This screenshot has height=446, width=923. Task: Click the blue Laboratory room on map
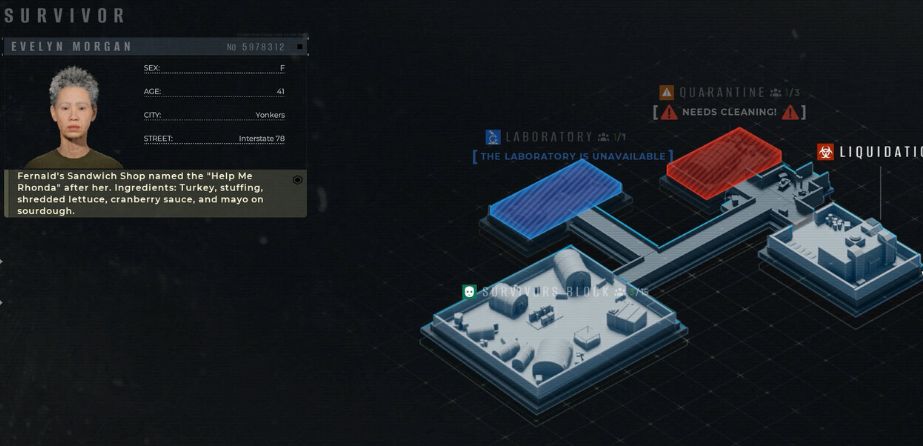point(555,195)
